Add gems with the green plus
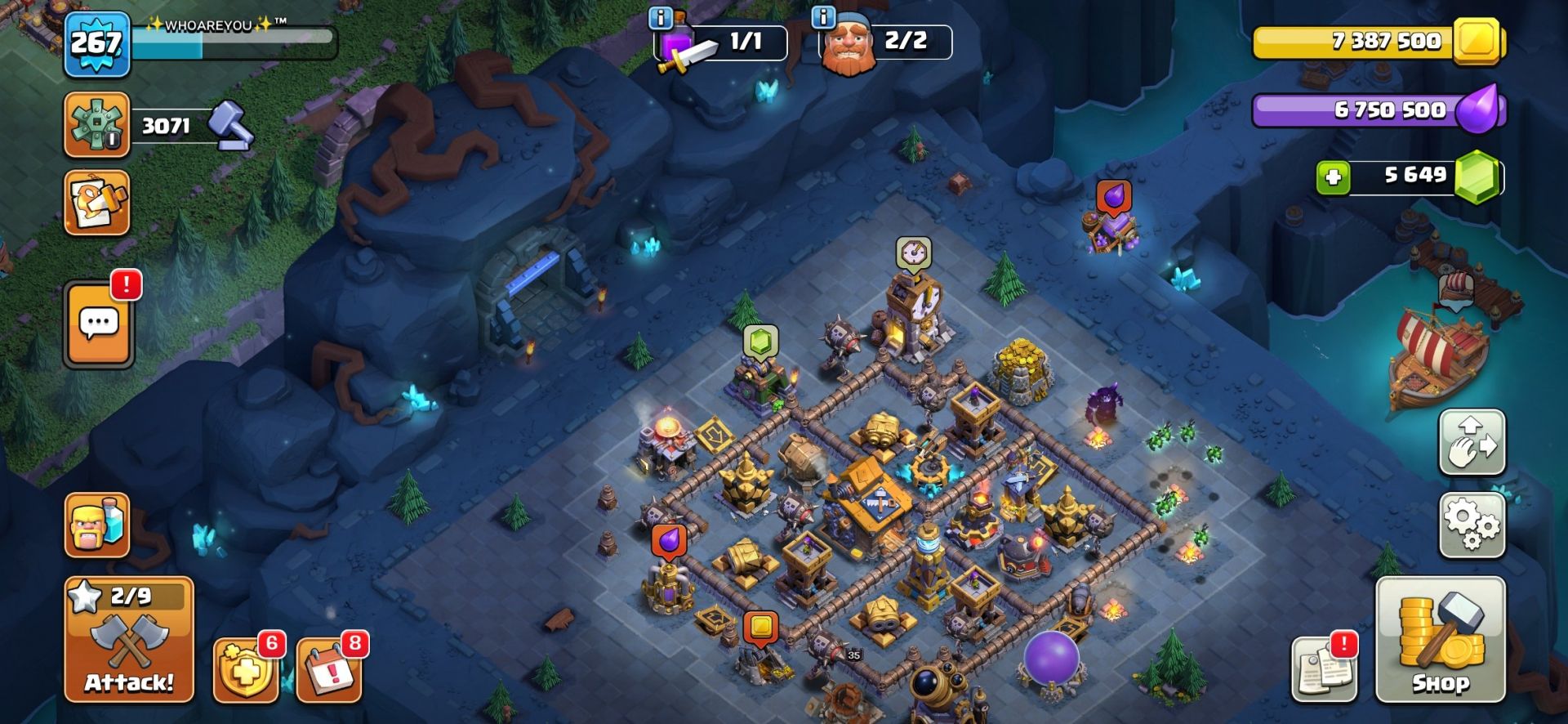Viewport: 1568px width, 724px height. [x=1333, y=177]
